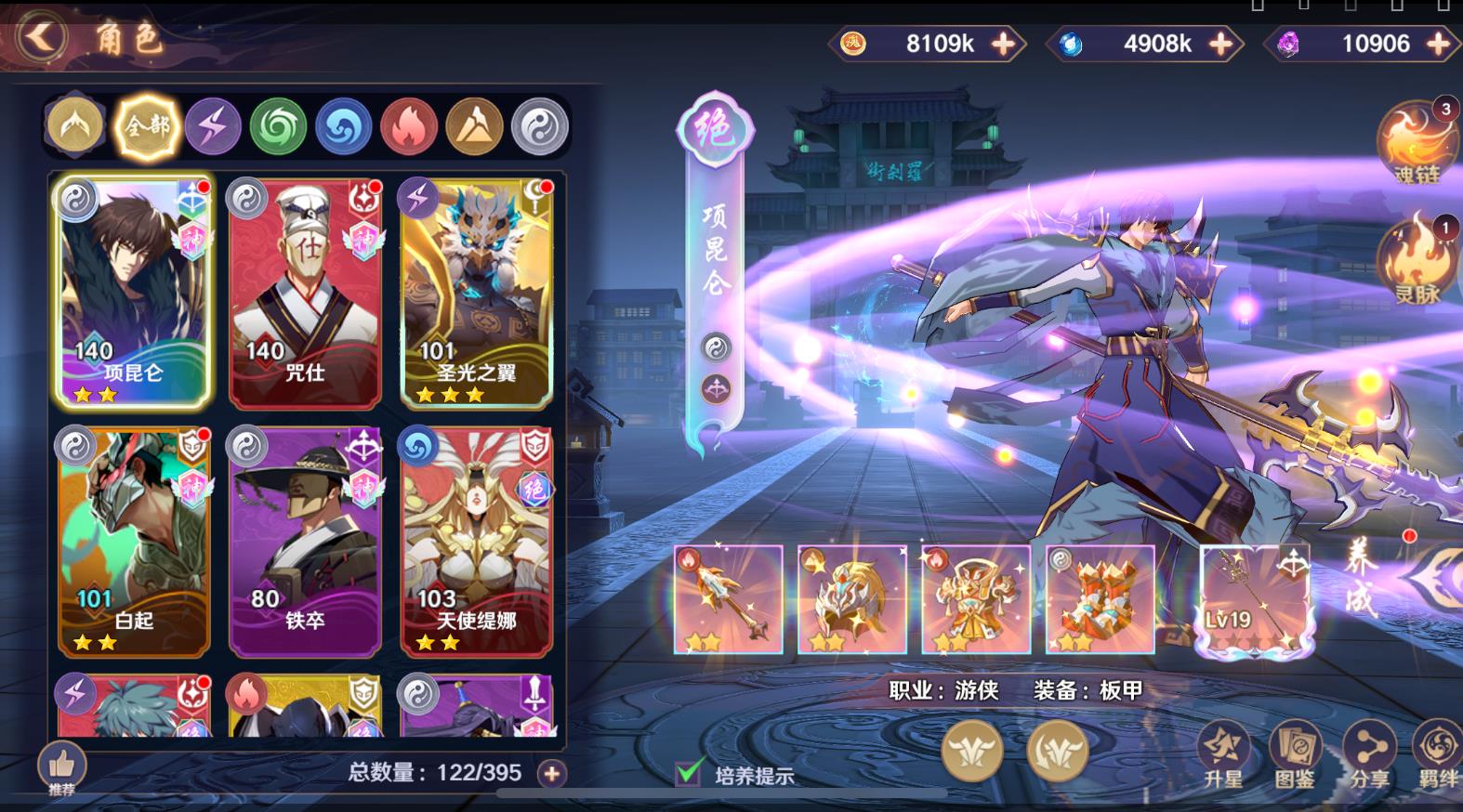The width and height of the screenshot is (1463, 812).
Task: Select the blue water element filter icon
Action: click(x=343, y=125)
